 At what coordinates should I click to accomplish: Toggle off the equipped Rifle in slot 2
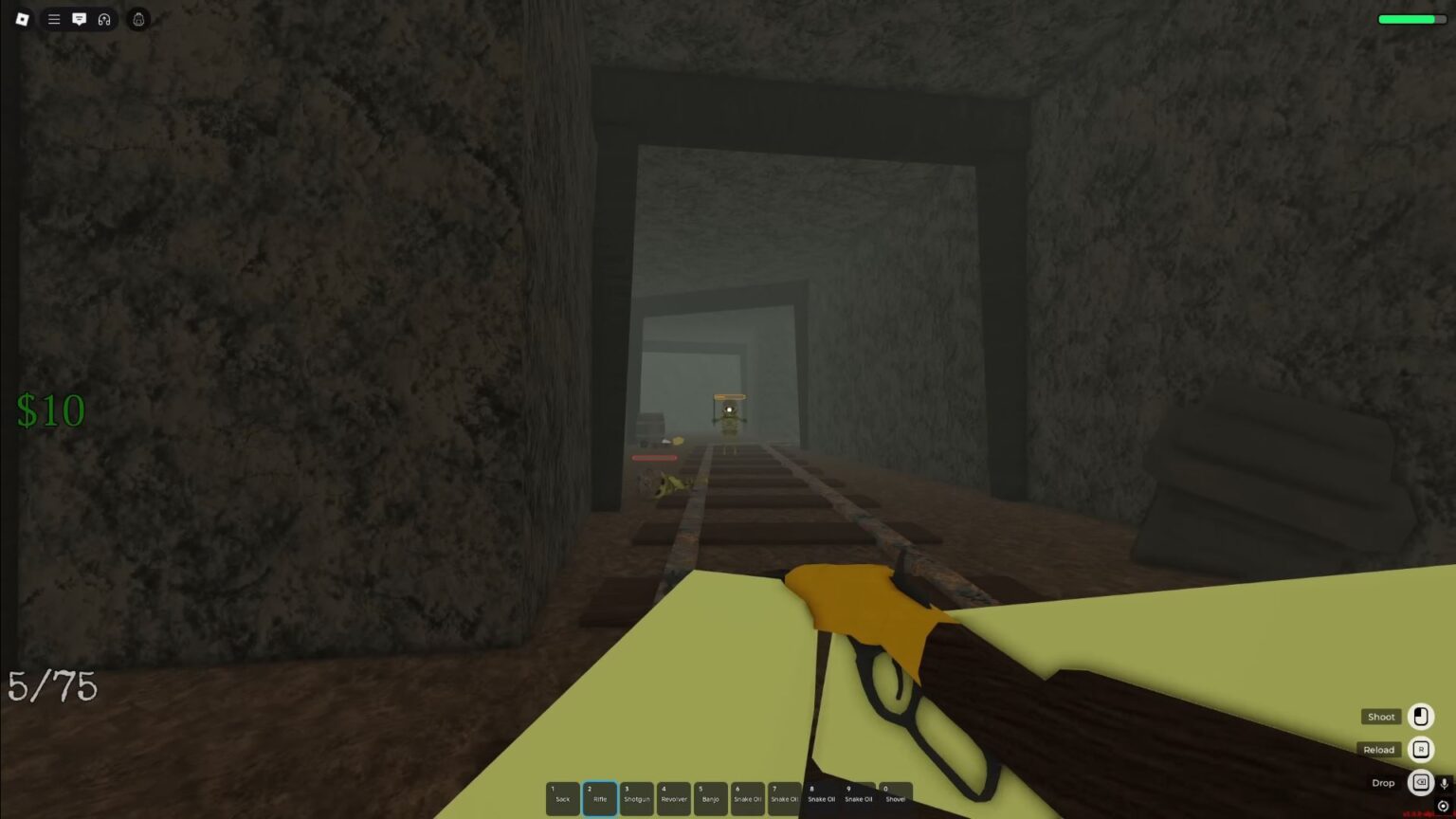pyautogui.click(x=600, y=798)
